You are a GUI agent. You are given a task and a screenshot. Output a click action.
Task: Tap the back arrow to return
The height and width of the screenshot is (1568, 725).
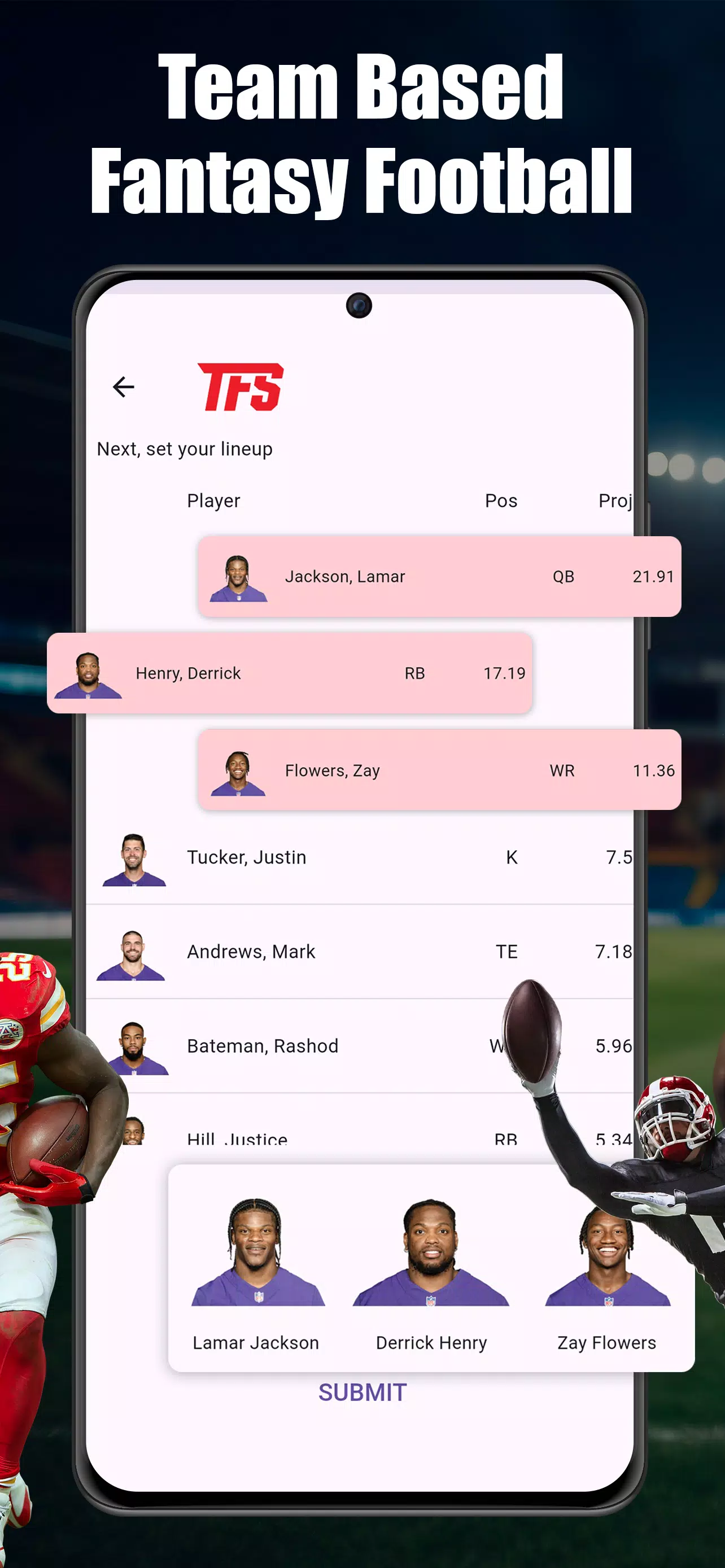tap(124, 387)
